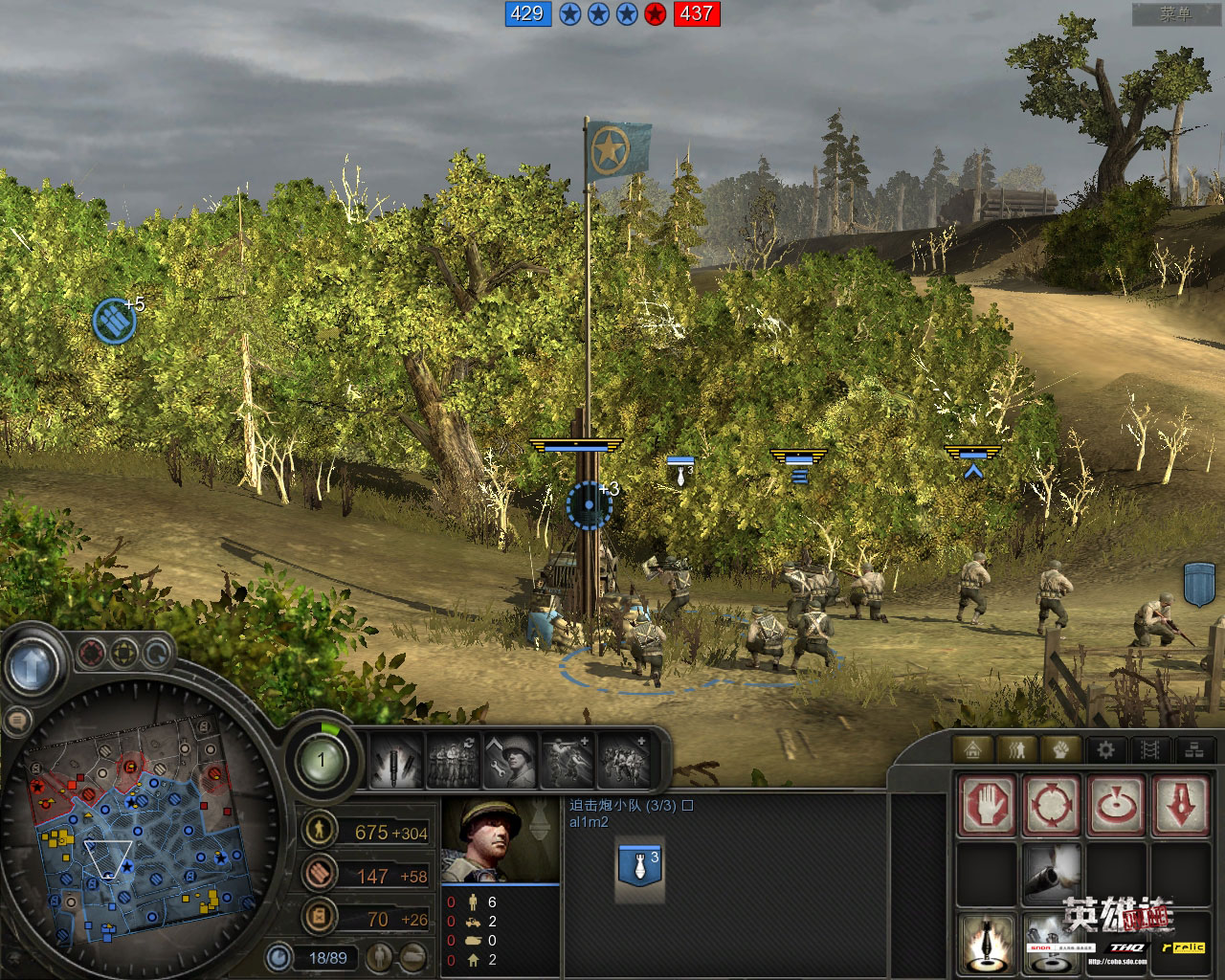Select the mortar squad marker above the troops

680,468
